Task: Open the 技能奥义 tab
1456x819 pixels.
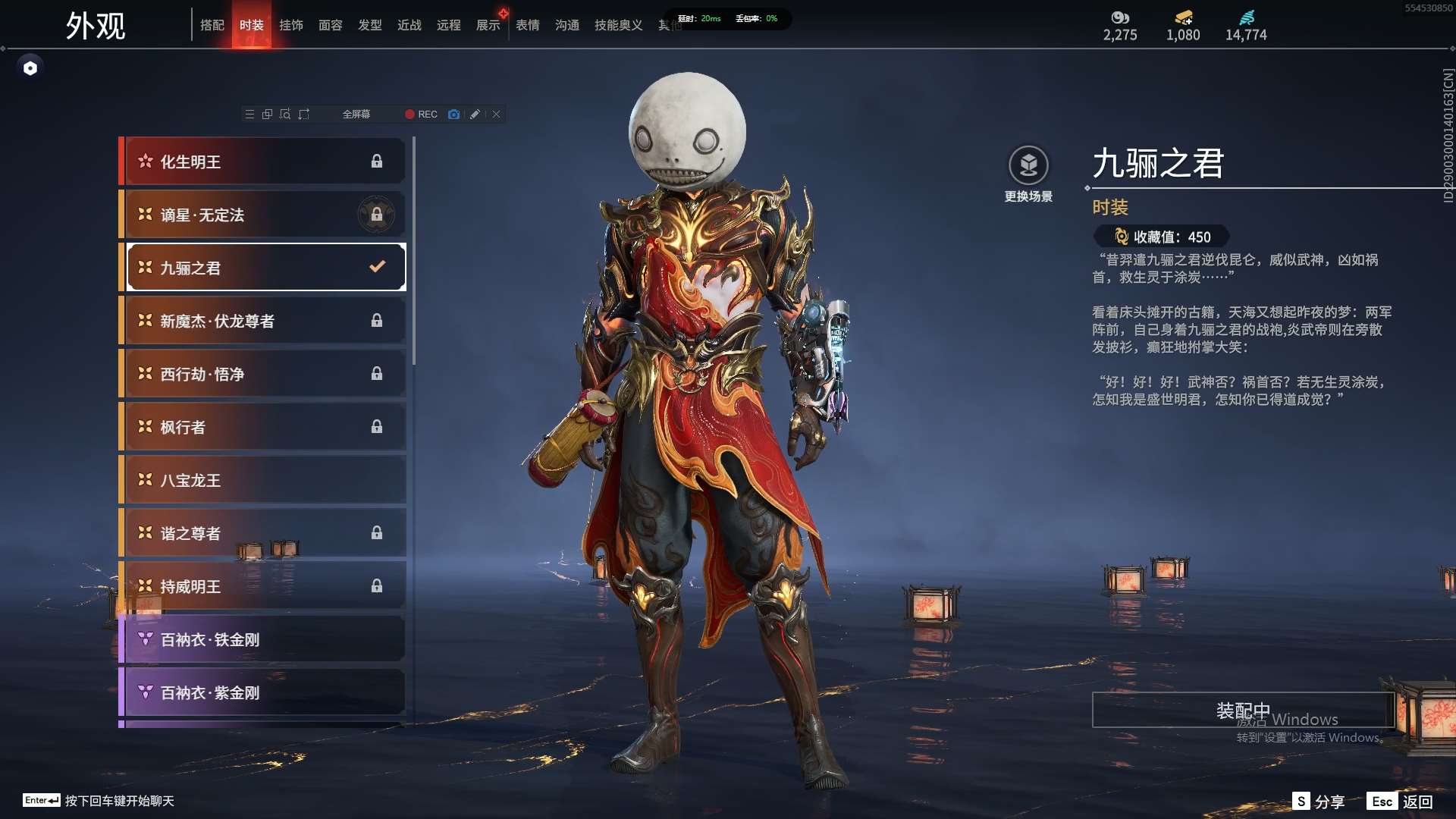Action: [618, 25]
